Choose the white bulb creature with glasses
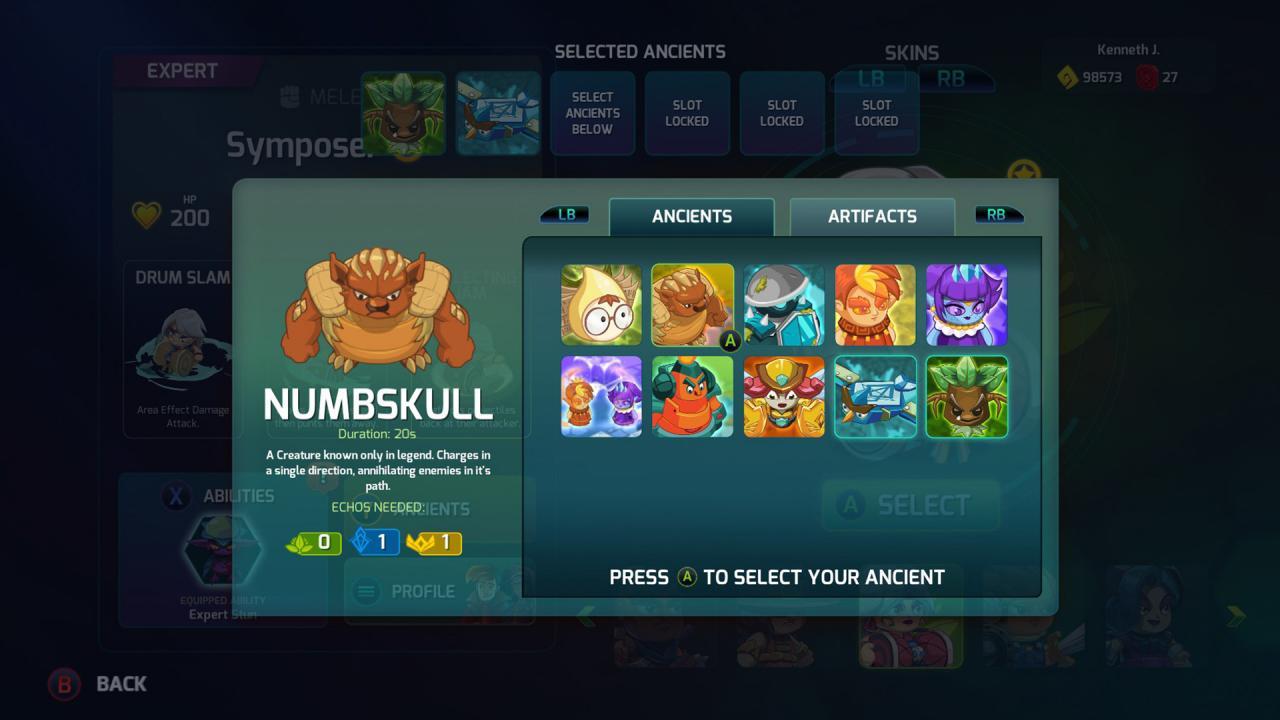 (601, 305)
